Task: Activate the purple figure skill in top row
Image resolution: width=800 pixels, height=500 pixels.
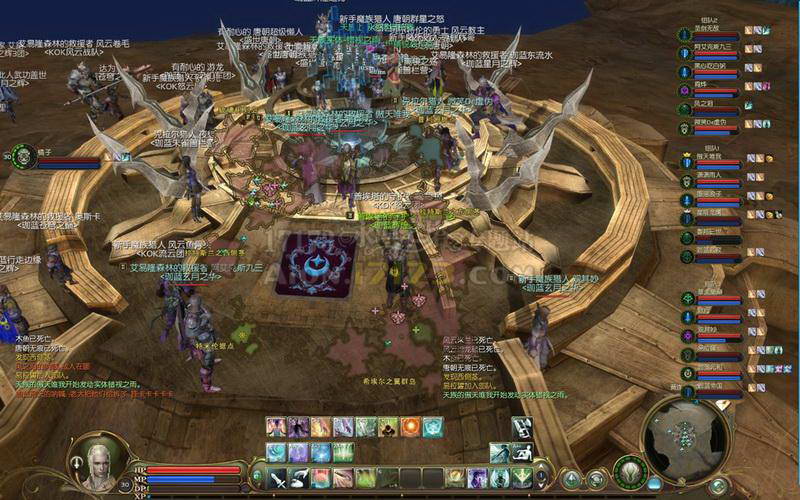Action: click(298, 427)
